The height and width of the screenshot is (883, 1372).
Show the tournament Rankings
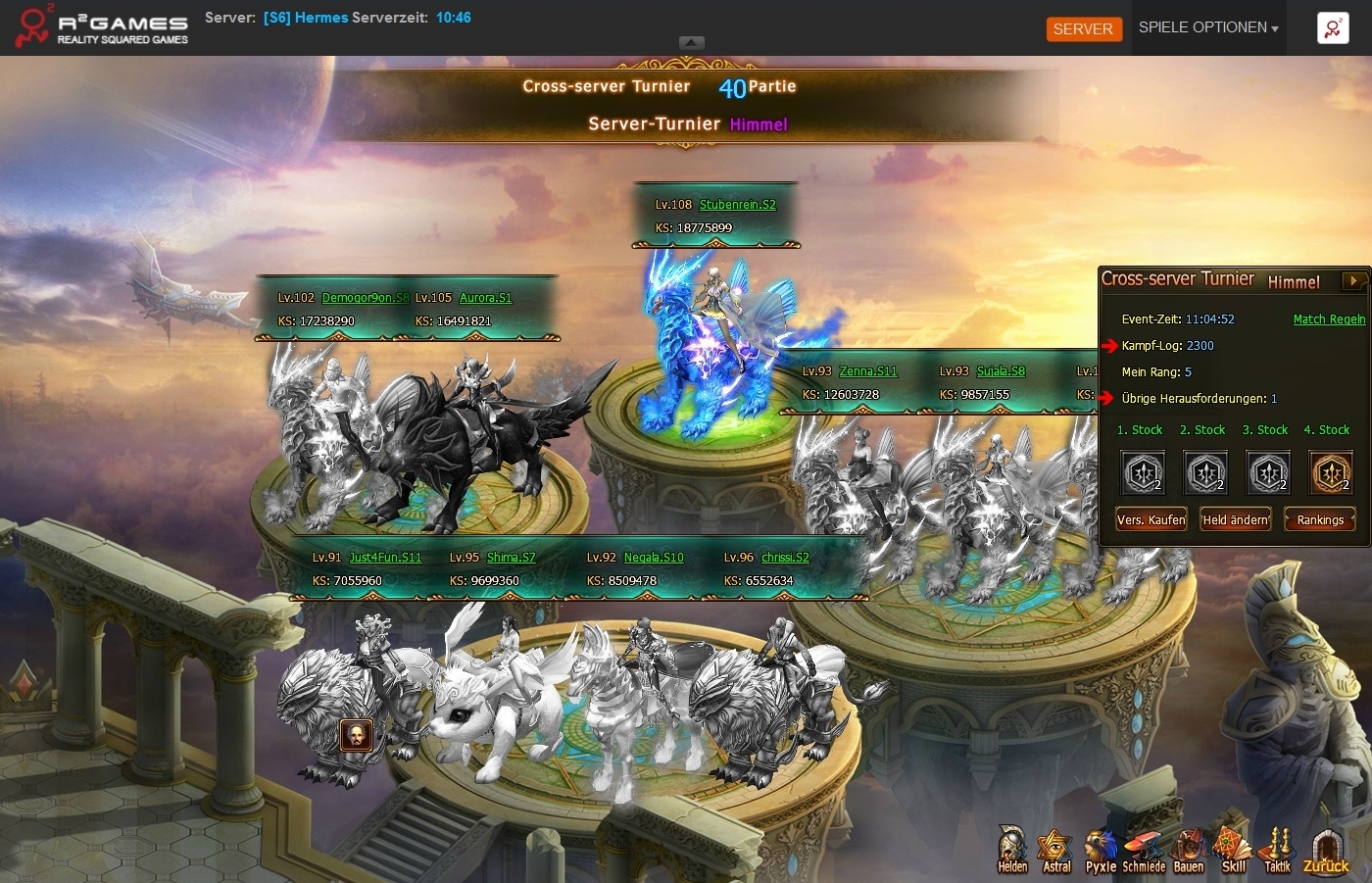(x=1320, y=520)
